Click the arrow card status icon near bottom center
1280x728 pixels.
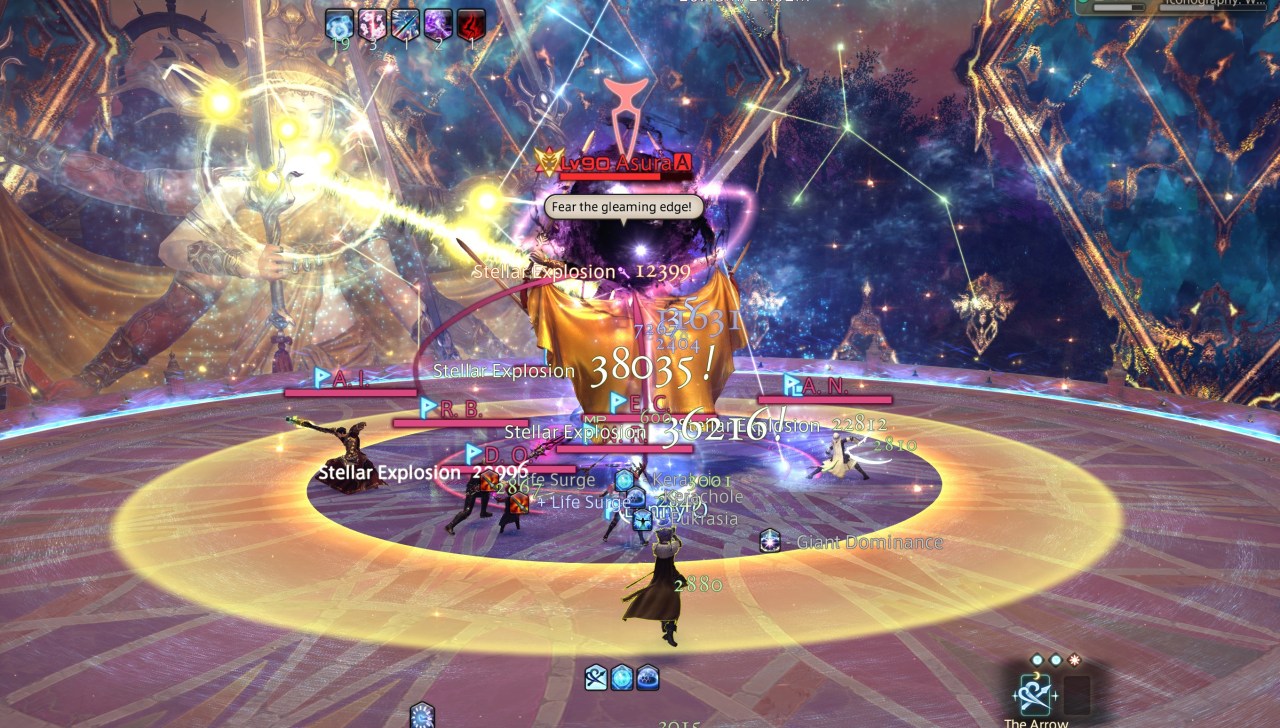pyautogui.click(x=596, y=678)
